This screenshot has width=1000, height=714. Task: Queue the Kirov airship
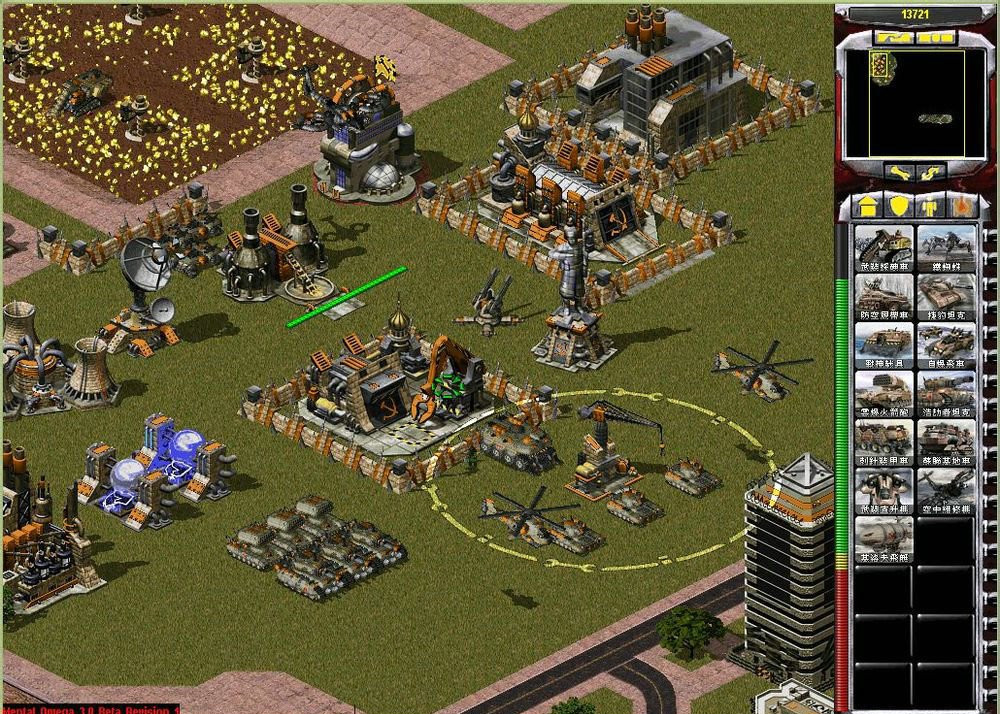(885, 540)
